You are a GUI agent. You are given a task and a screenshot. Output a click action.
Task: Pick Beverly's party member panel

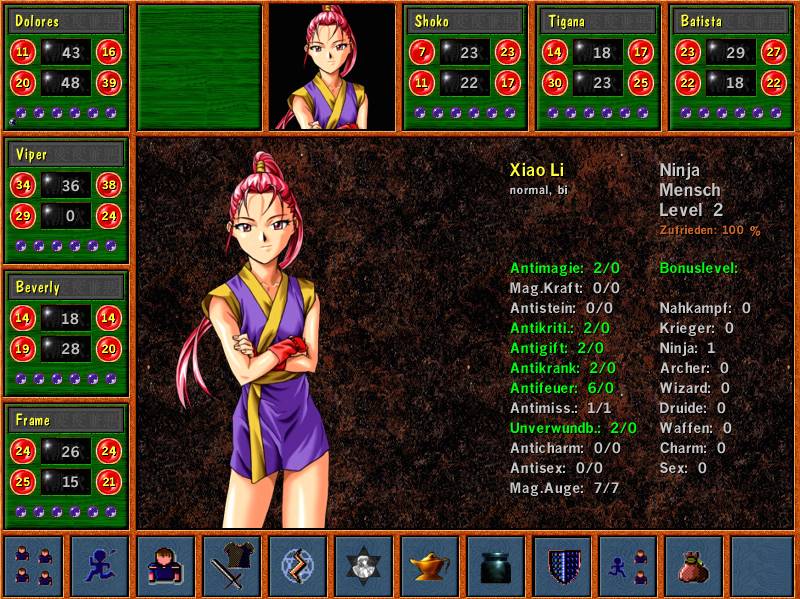tap(66, 333)
